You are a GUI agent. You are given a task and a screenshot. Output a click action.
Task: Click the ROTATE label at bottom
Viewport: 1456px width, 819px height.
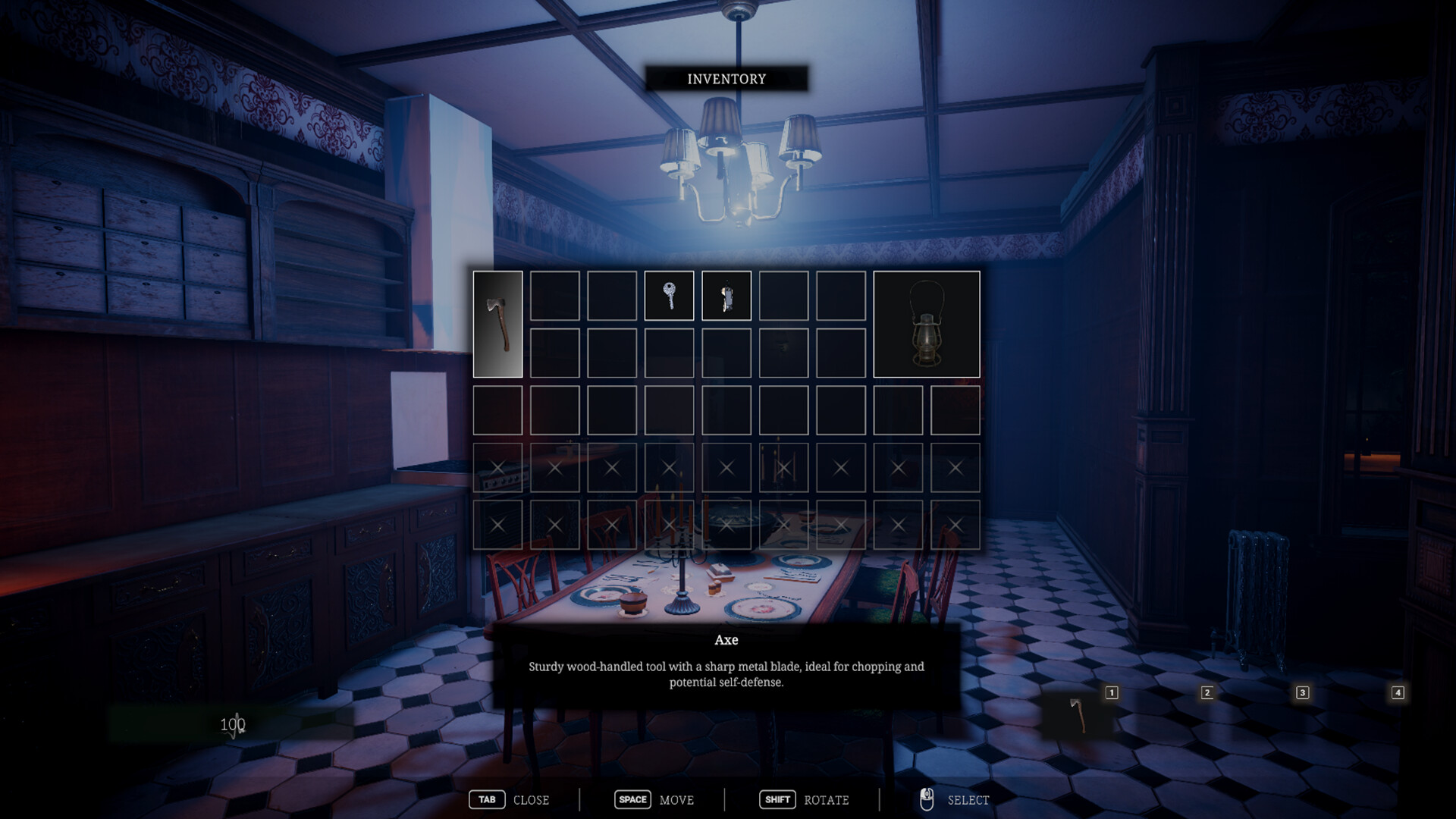826,800
